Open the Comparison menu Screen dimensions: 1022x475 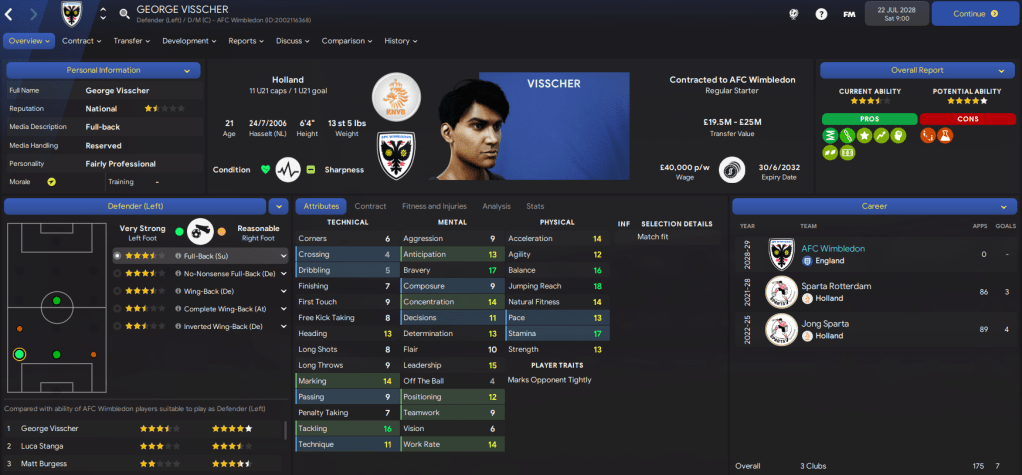click(x=346, y=41)
